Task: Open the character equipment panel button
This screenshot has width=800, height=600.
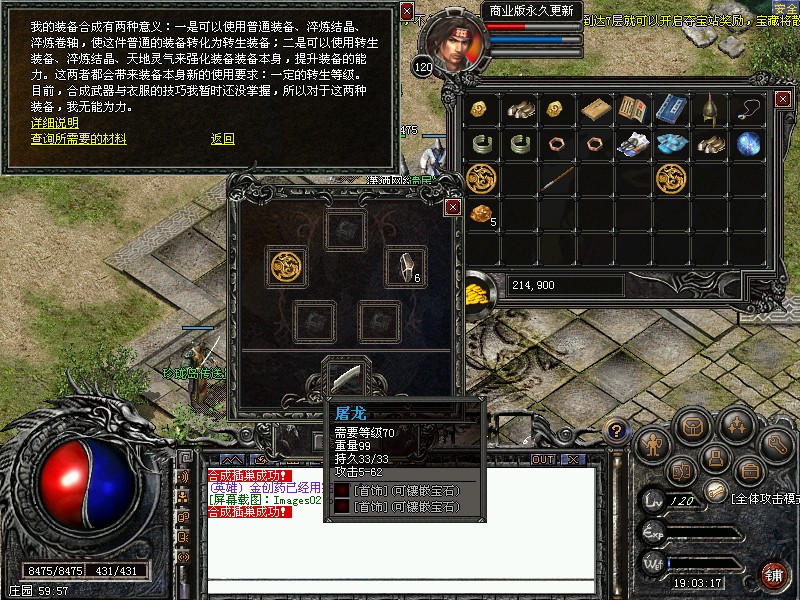Action: 652,442
